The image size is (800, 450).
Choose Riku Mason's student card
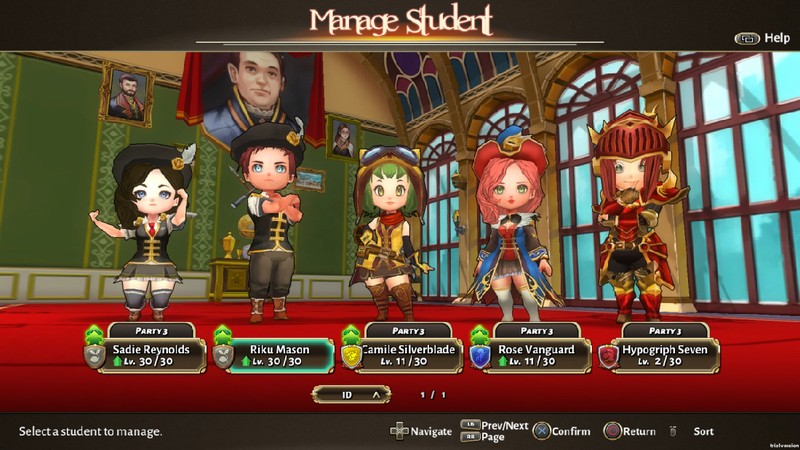277,355
